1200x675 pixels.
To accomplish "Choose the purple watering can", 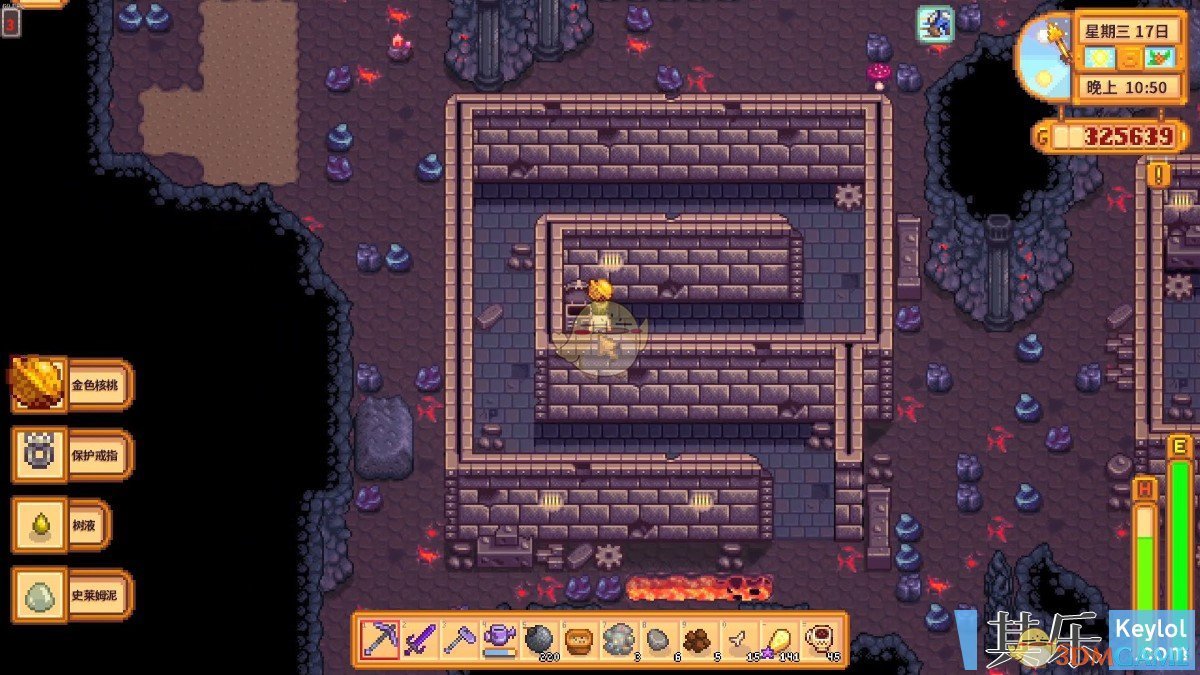I will [x=499, y=639].
